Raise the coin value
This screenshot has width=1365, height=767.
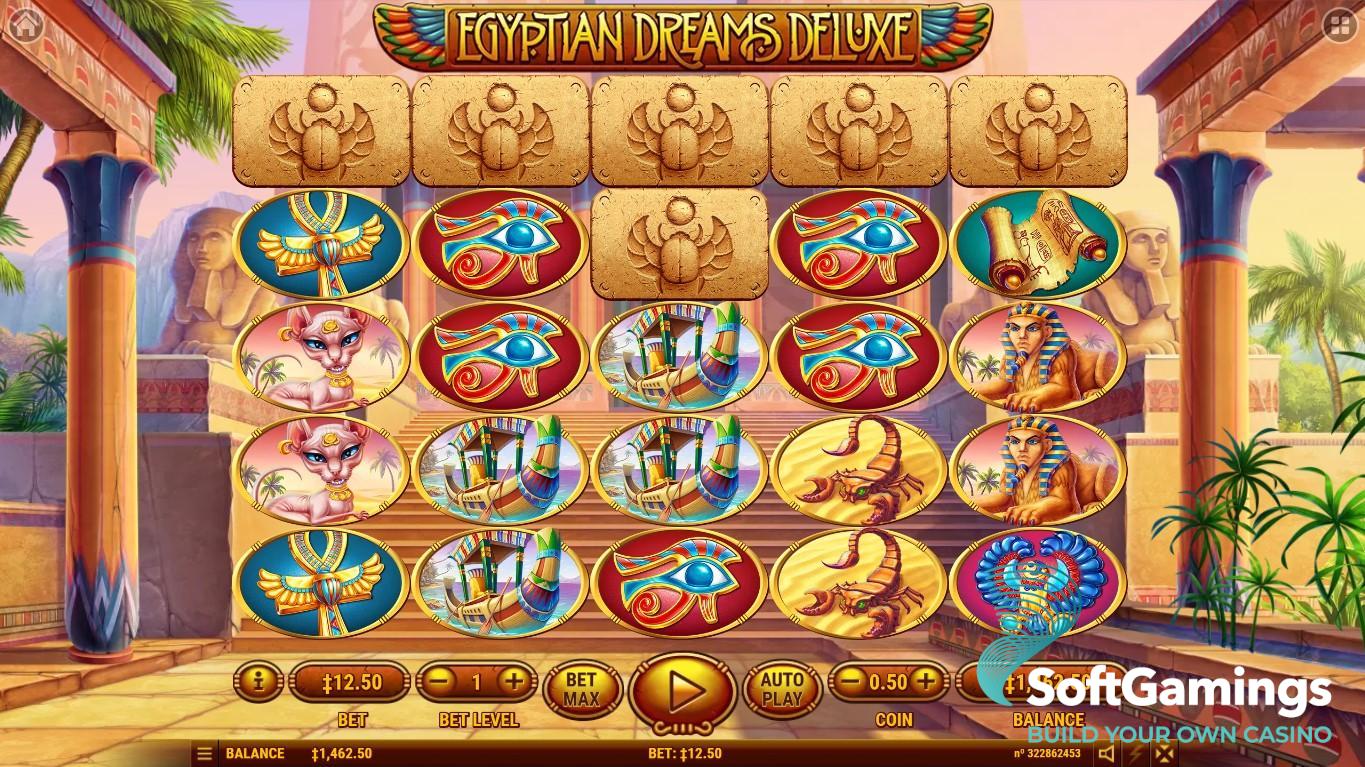(x=926, y=683)
